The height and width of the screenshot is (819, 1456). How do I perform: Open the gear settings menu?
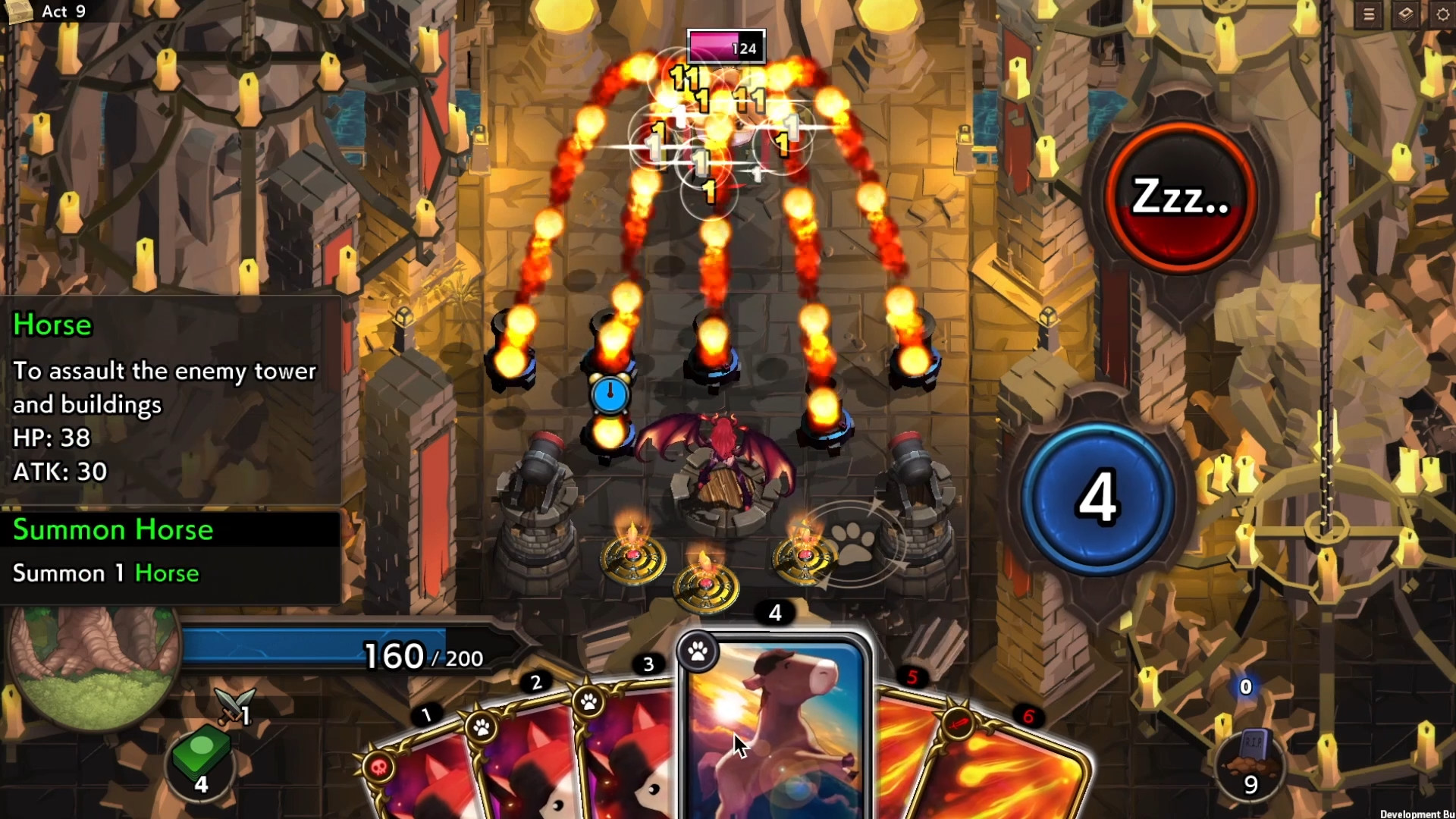(1442, 15)
